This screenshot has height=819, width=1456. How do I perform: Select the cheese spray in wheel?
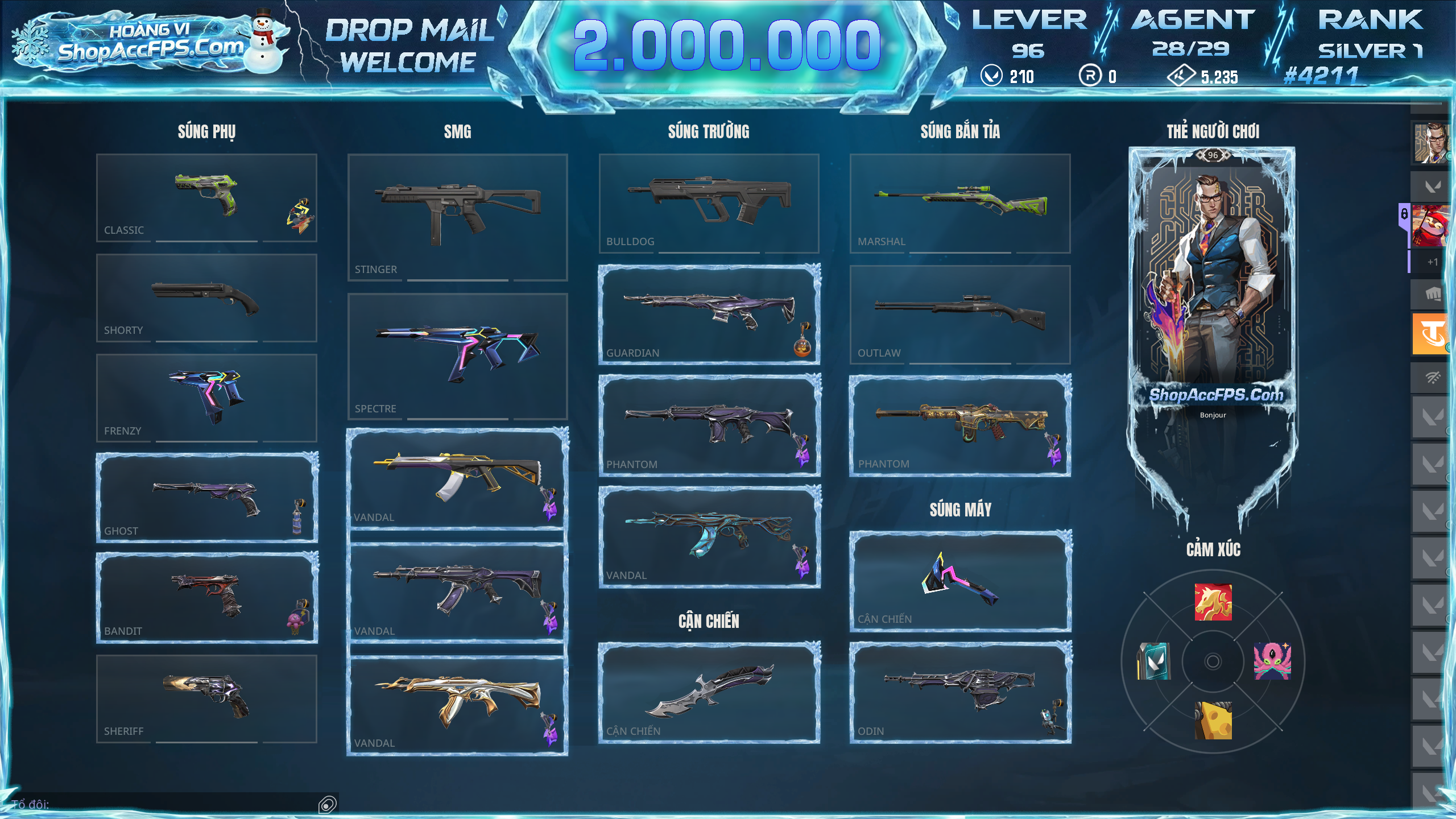pos(1213,721)
